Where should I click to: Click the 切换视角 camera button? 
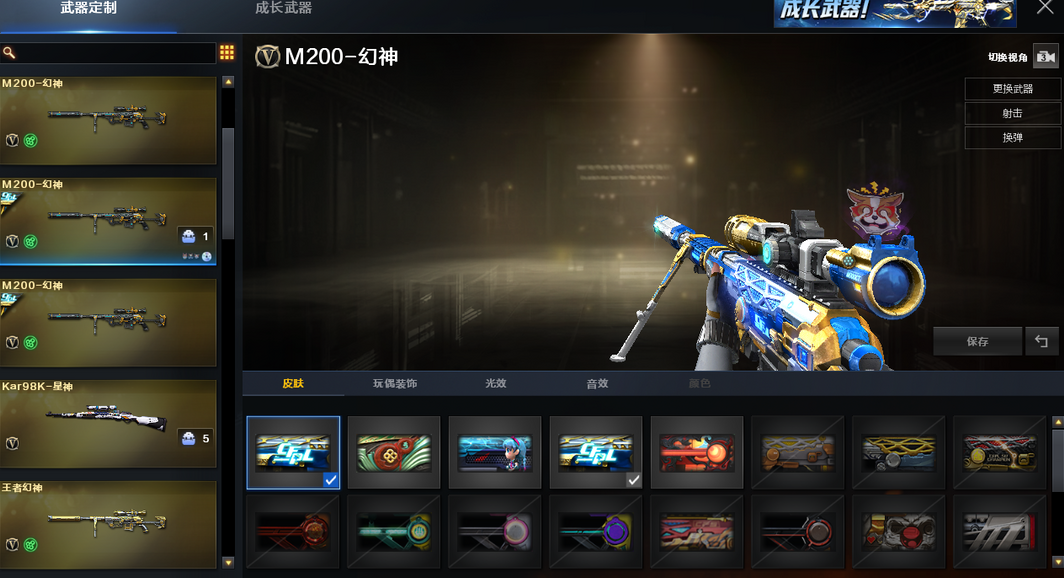click(1045, 57)
